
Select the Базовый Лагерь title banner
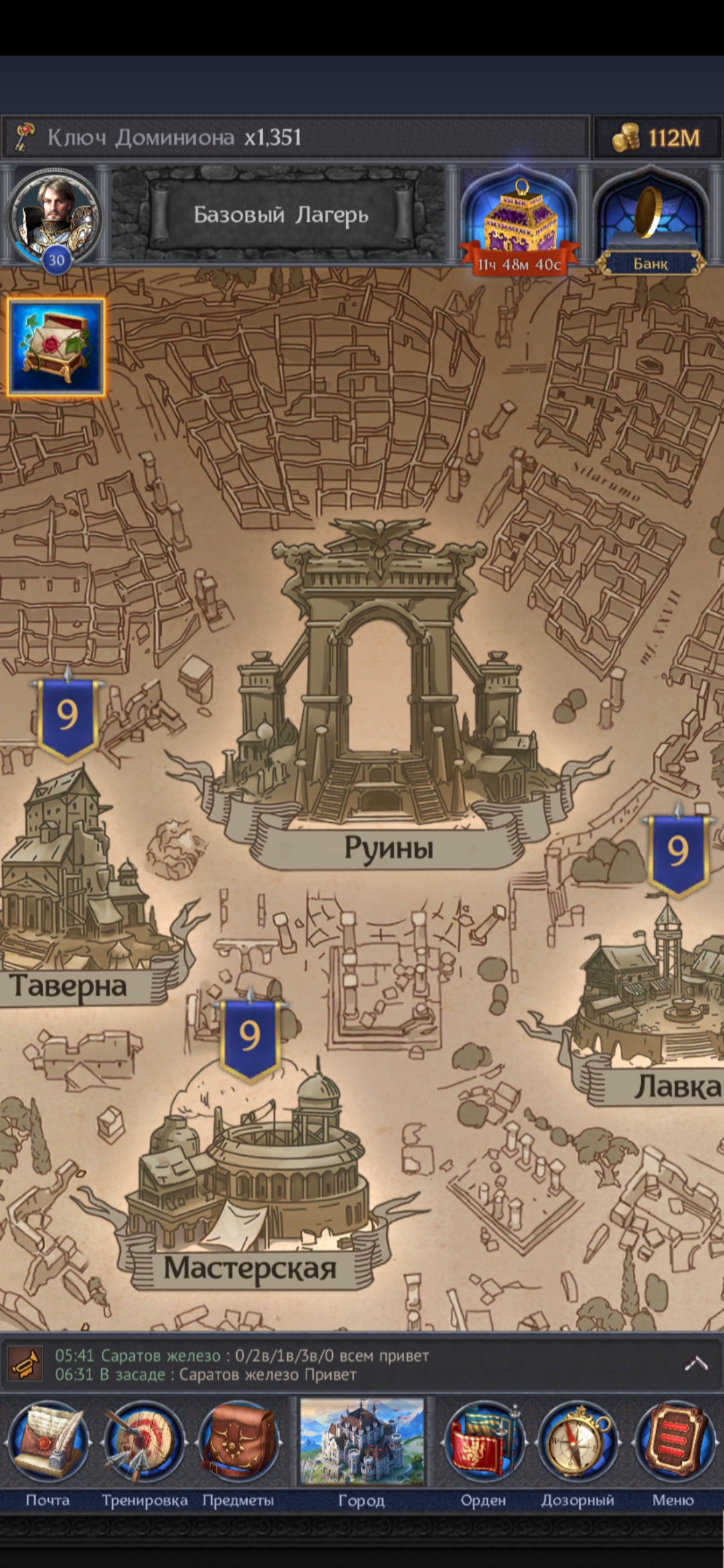[280, 215]
